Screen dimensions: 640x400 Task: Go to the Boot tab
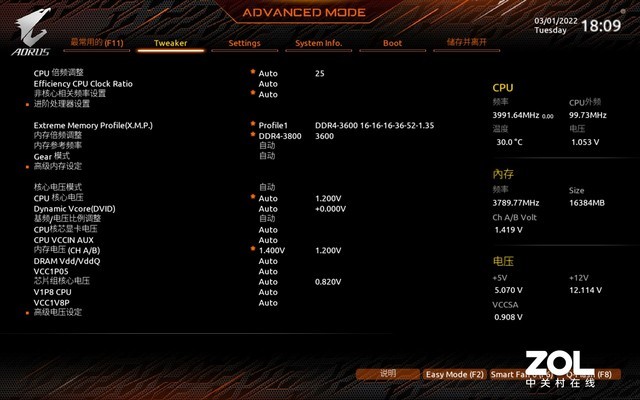click(392, 43)
